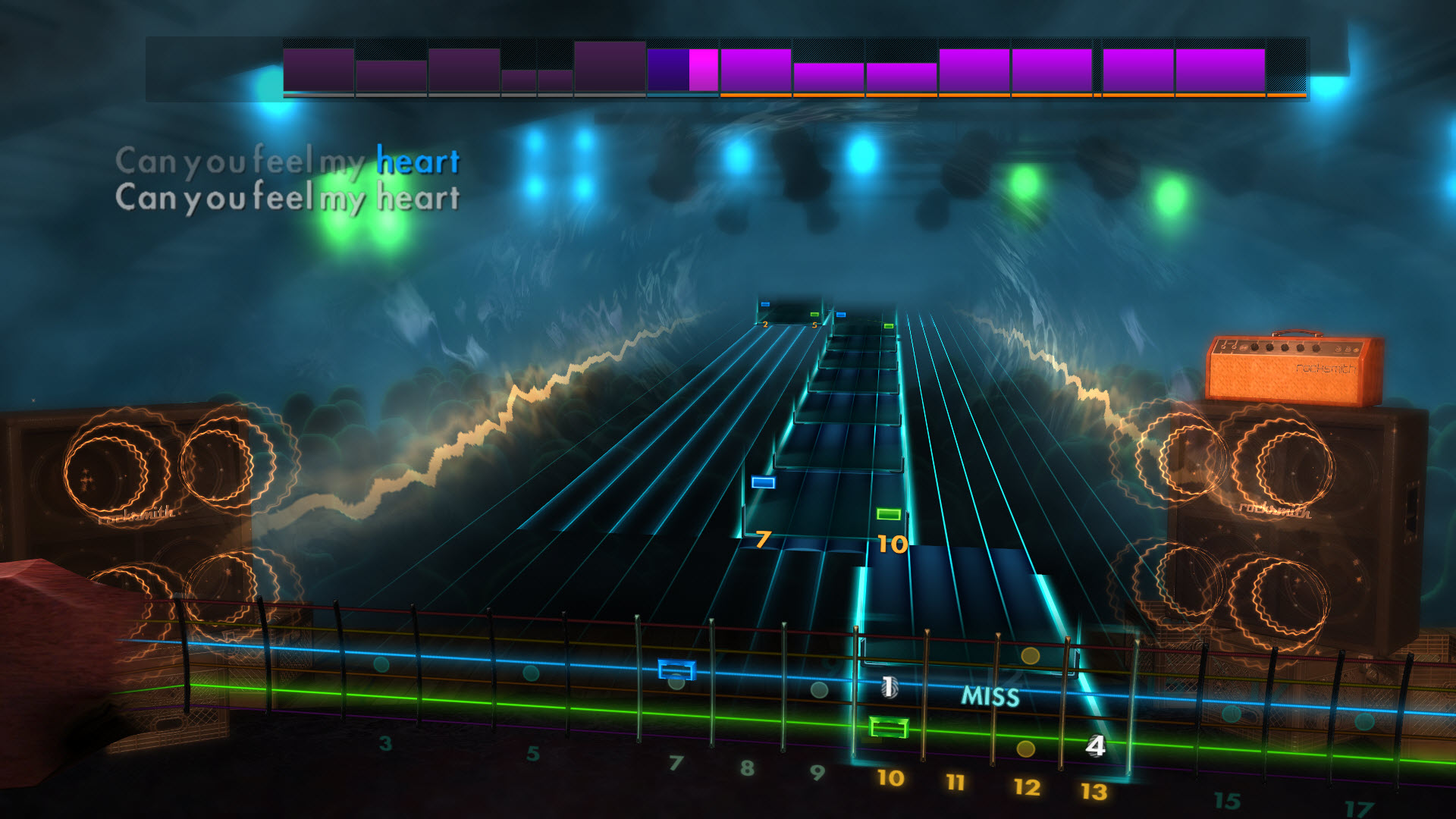Image resolution: width=1456 pixels, height=819 pixels.
Task: Select the highlighted lyric word heart
Action: (418, 160)
